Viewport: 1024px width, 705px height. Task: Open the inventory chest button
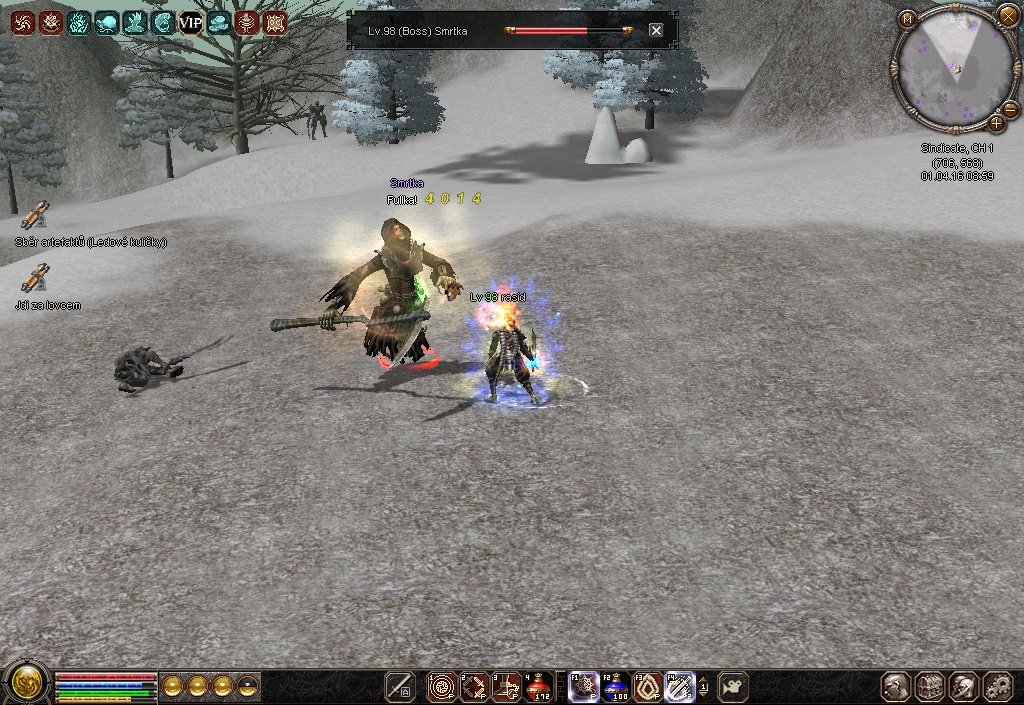pyautogui.click(x=930, y=686)
